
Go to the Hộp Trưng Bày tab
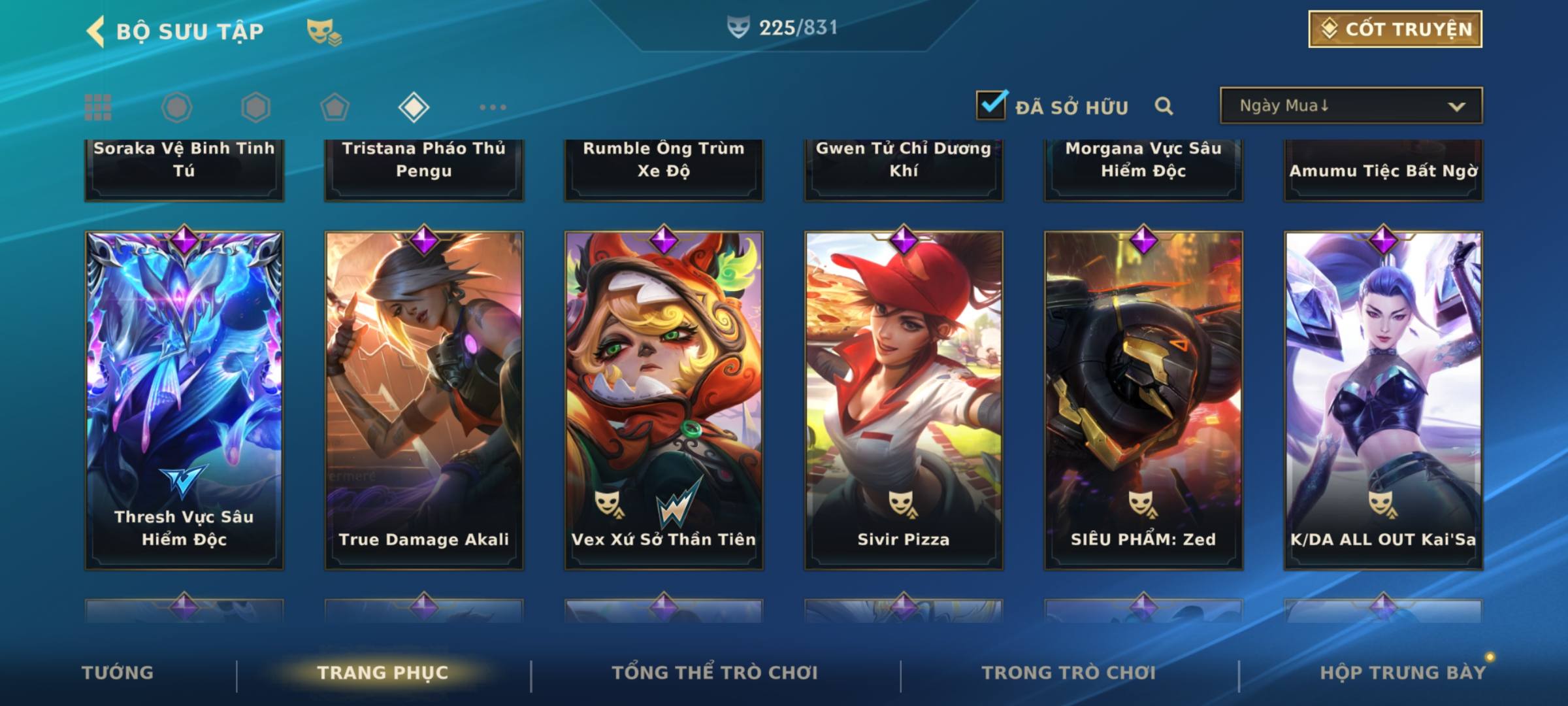click(1403, 673)
